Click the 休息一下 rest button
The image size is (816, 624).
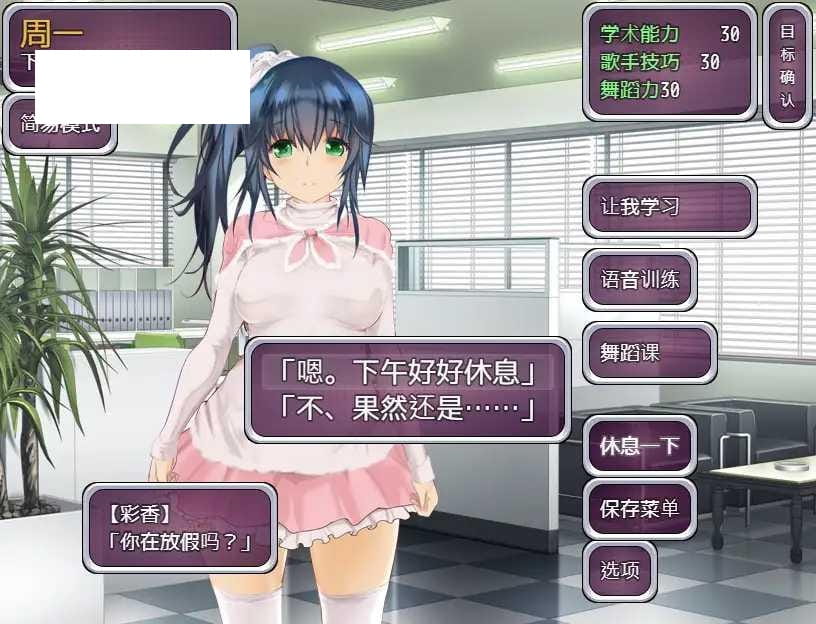click(640, 445)
